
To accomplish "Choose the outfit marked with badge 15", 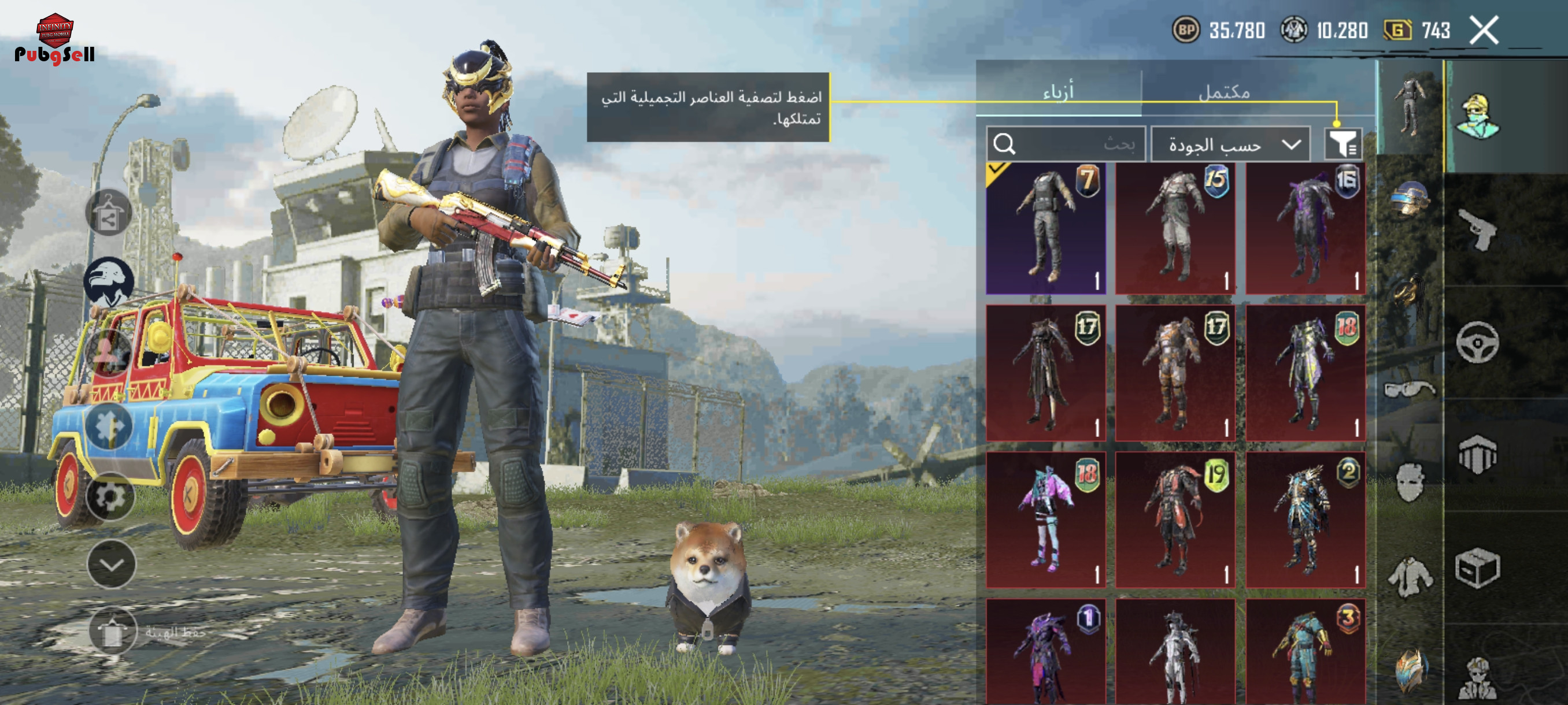I will pyautogui.click(x=1175, y=229).
